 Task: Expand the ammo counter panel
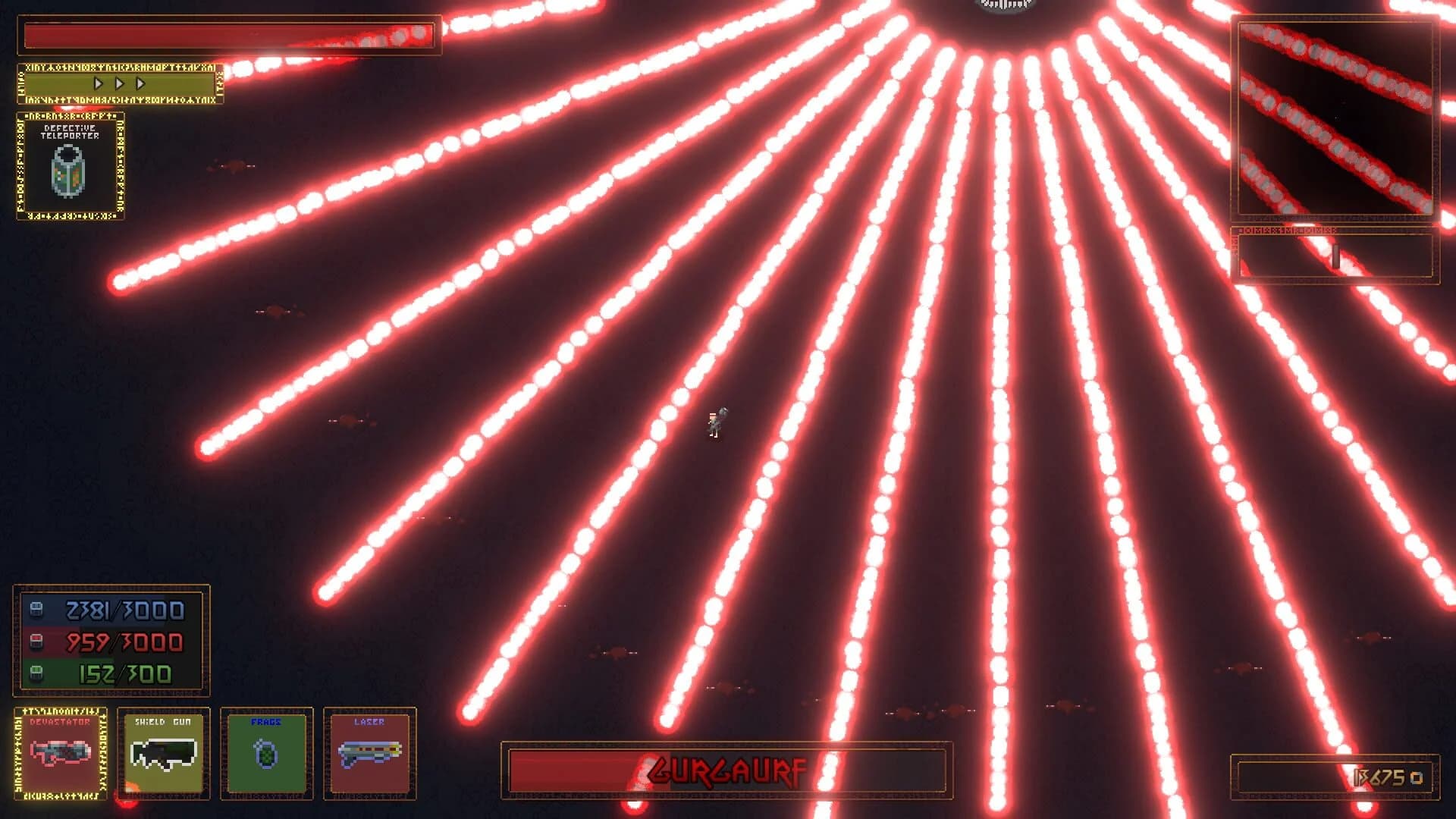112,641
